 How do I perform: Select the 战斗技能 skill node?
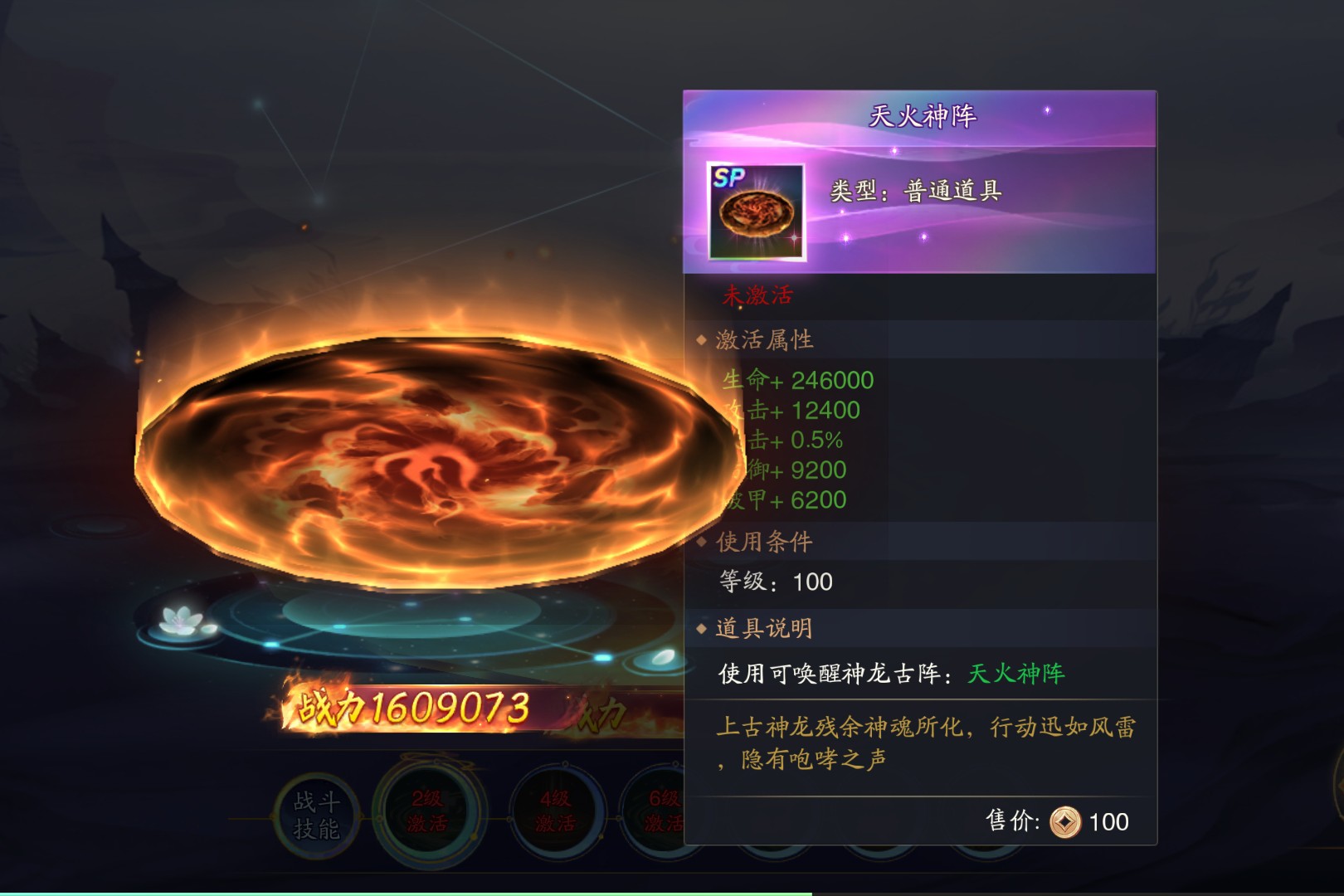coord(316,816)
